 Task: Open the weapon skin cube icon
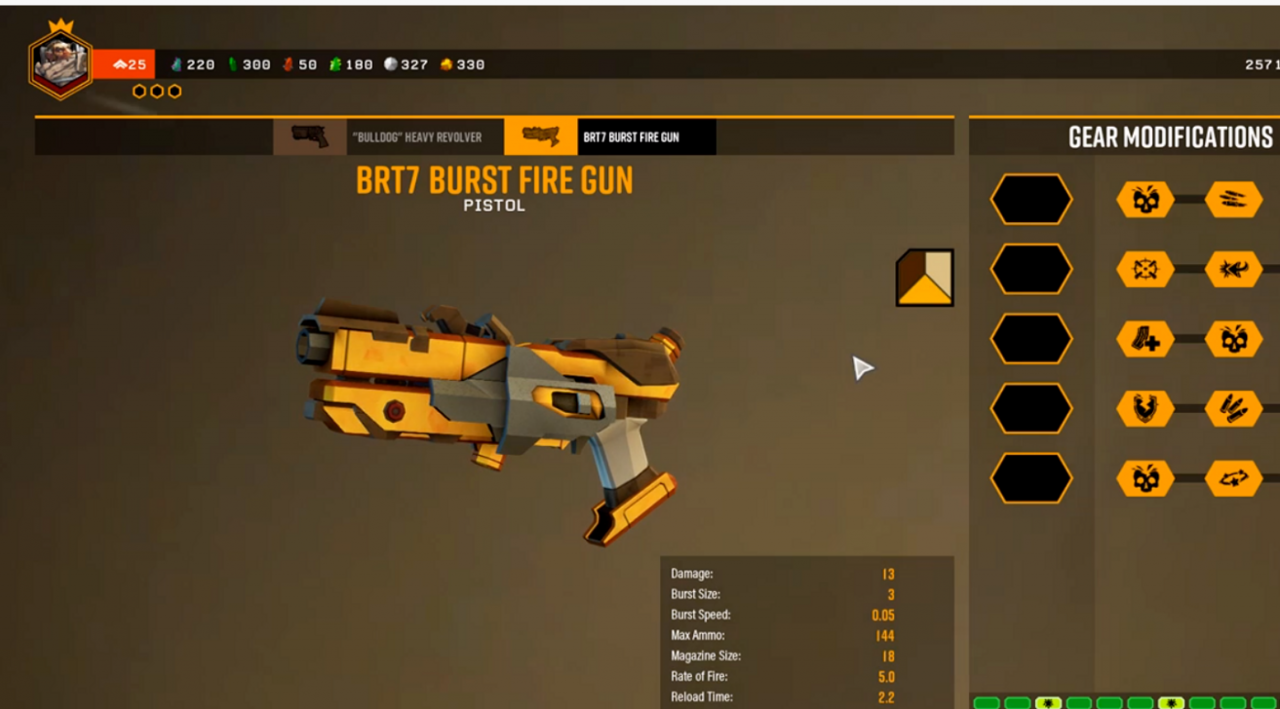924,277
